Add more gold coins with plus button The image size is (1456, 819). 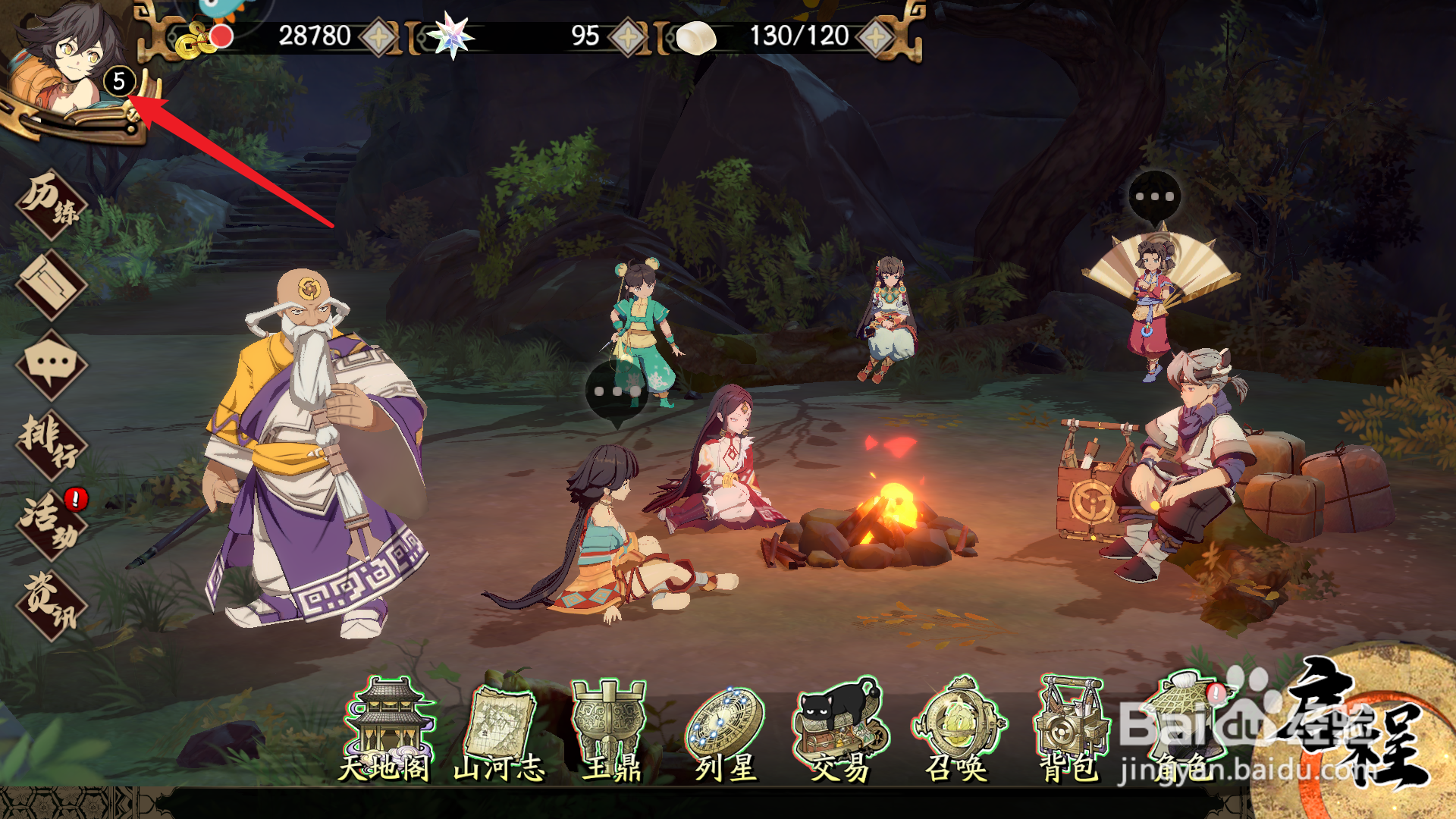[x=378, y=36]
